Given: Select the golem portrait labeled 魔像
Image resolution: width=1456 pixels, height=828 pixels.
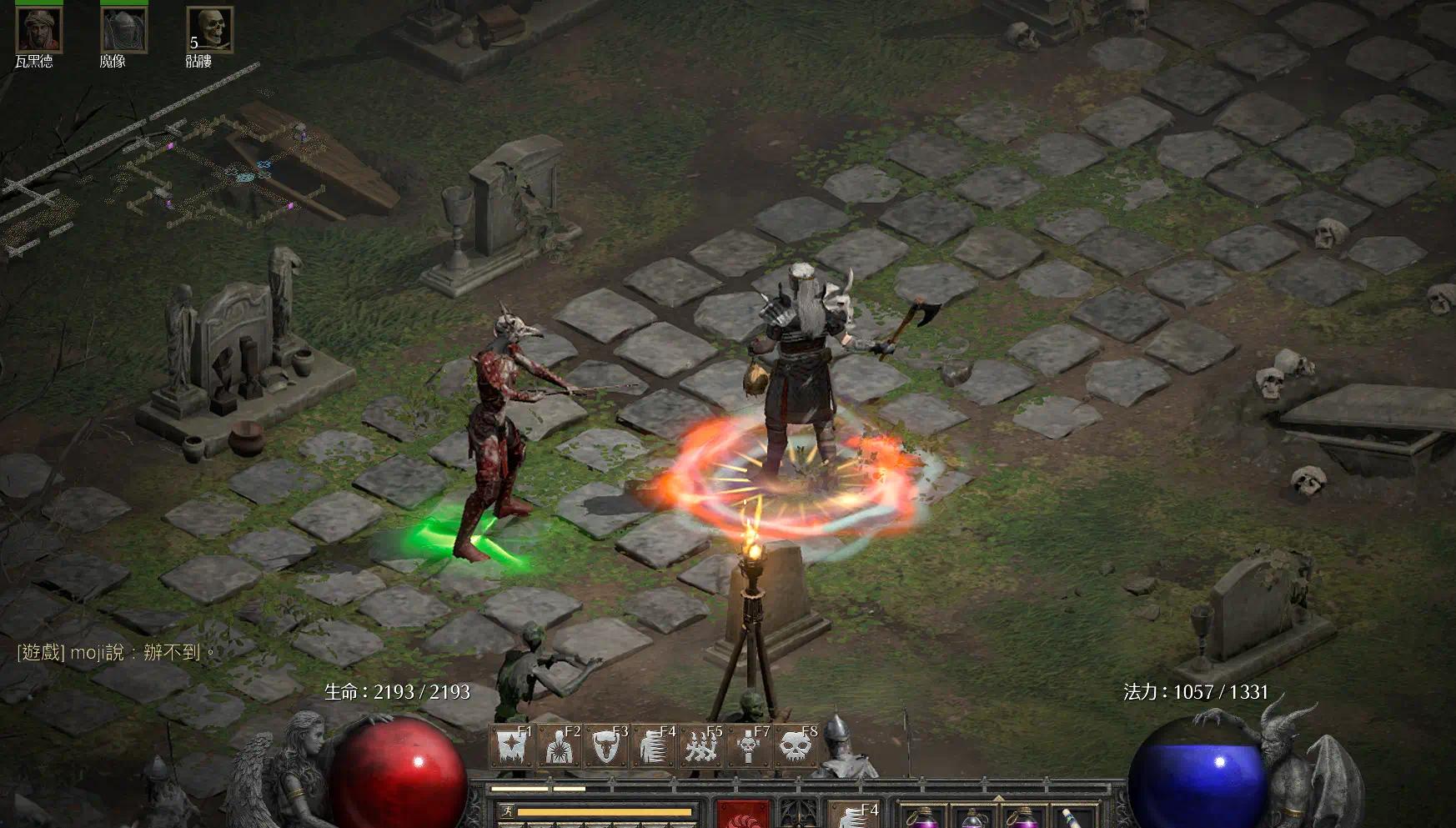Looking at the screenshot, I should [x=123, y=30].
